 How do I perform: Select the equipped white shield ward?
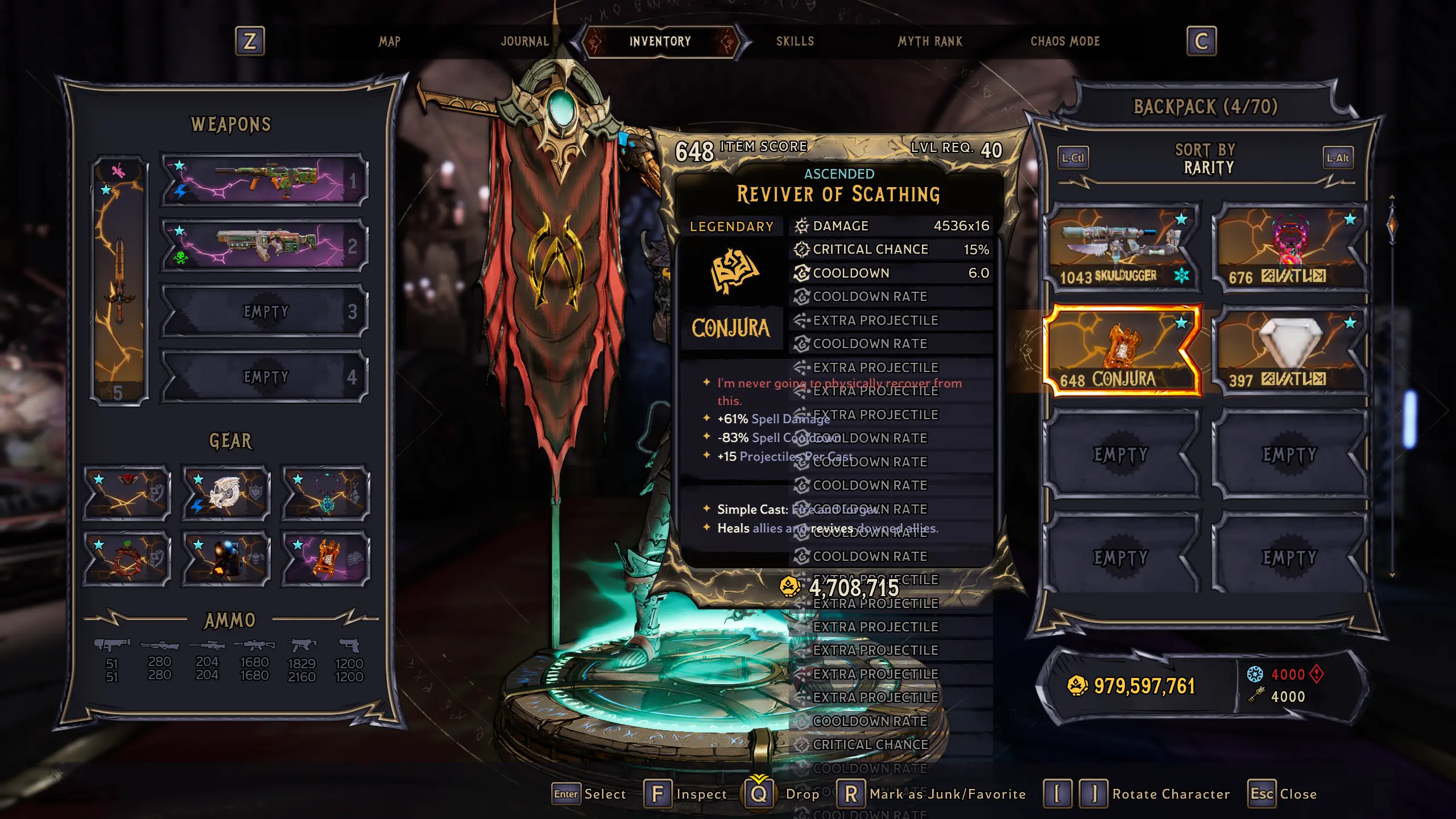coord(226,493)
